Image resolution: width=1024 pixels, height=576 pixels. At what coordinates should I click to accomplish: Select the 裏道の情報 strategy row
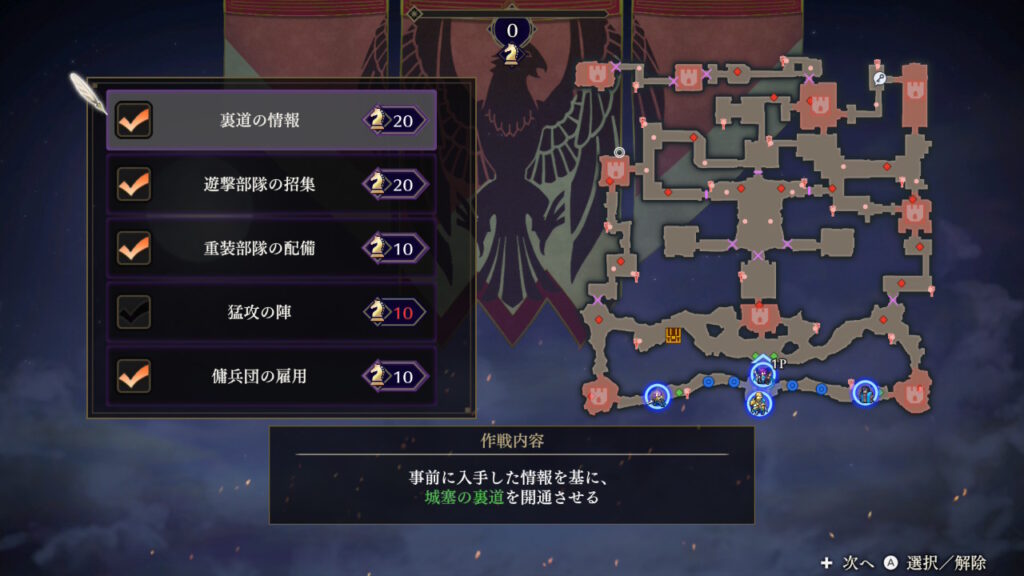pyautogui.click(x=272, y=120)
